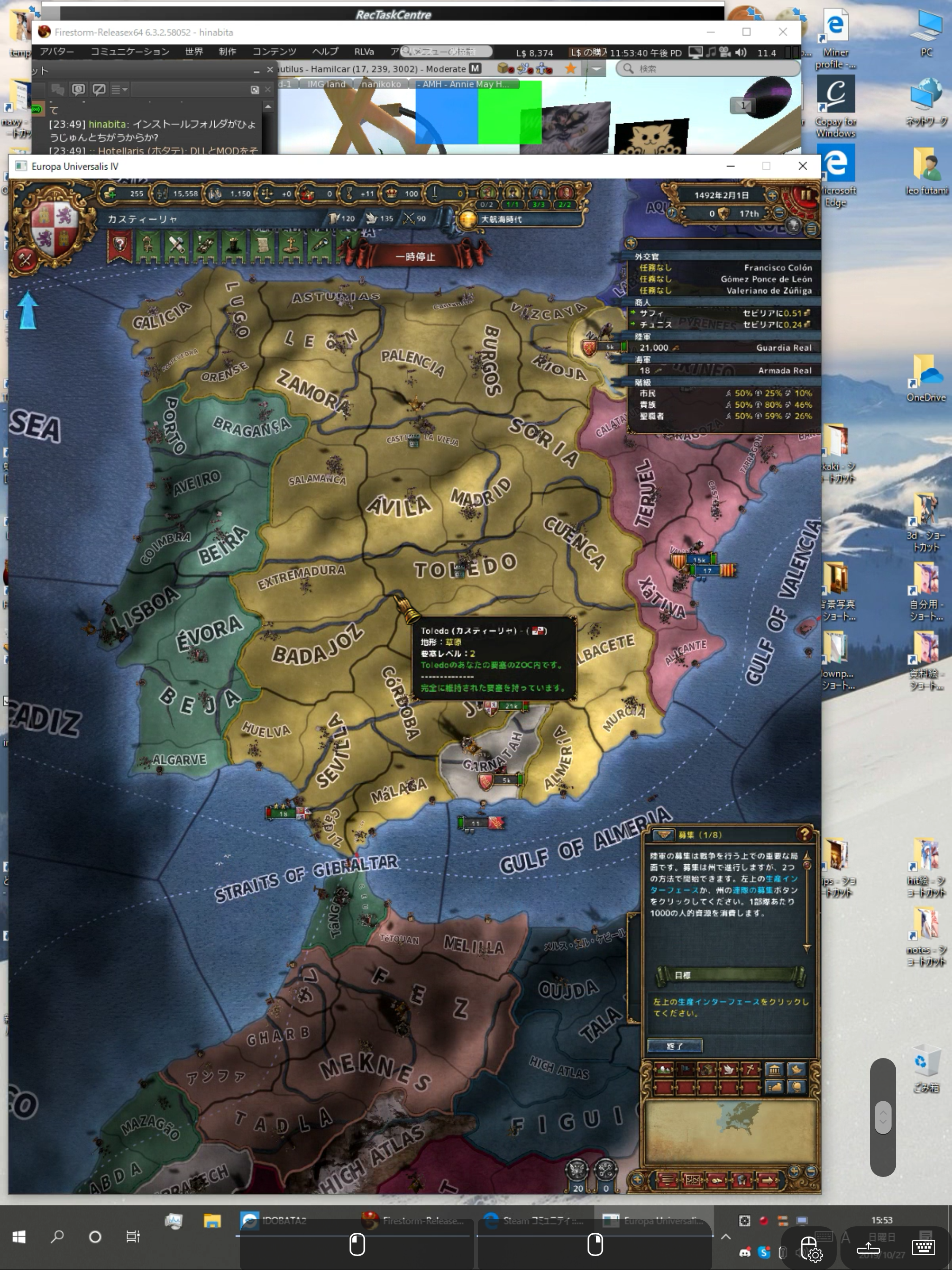
Task: Open the tutorial help question mark
Action: [x=804, y=833]
